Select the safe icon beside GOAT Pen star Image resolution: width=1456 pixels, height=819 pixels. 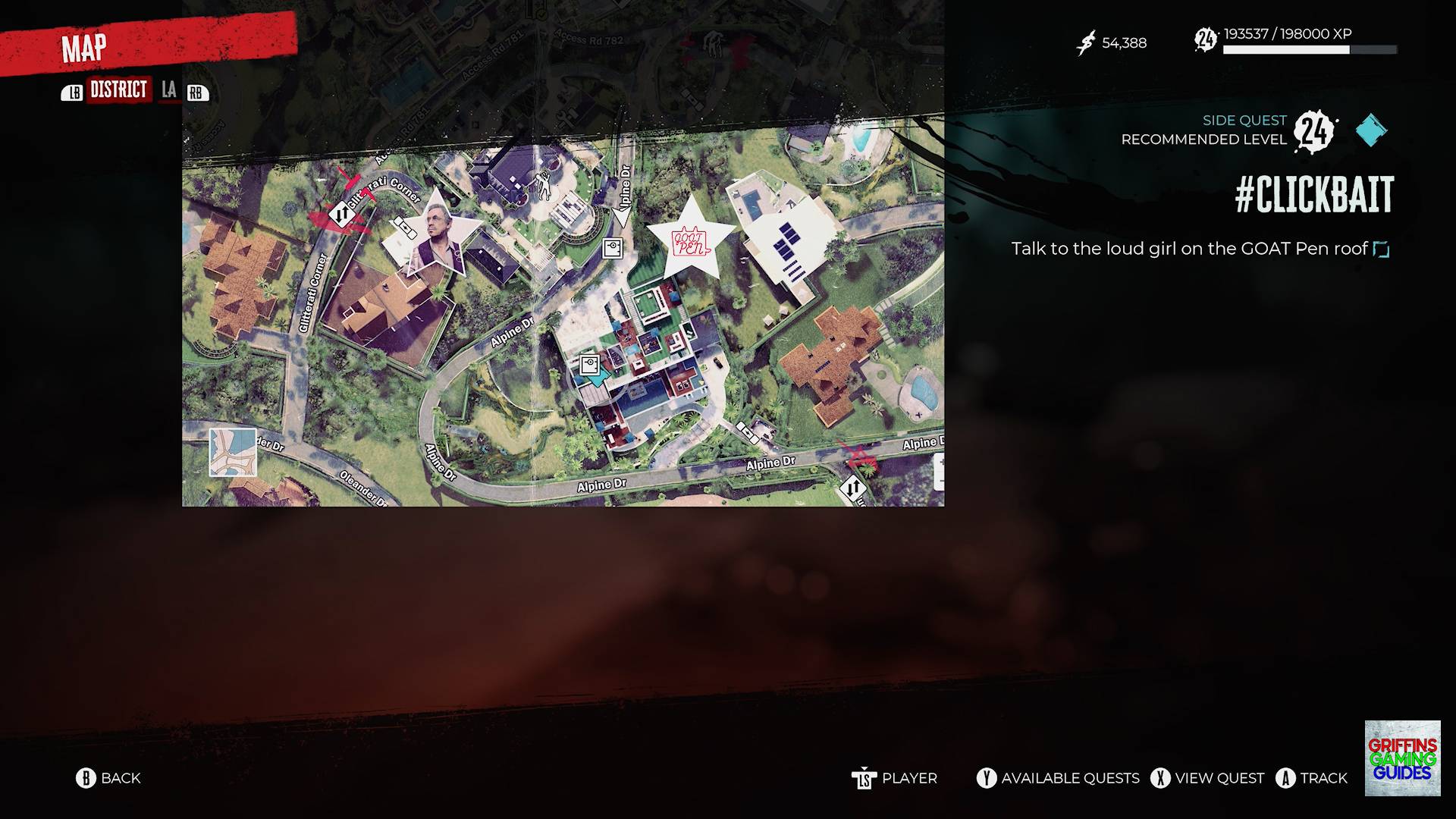(x=612, y=248)
